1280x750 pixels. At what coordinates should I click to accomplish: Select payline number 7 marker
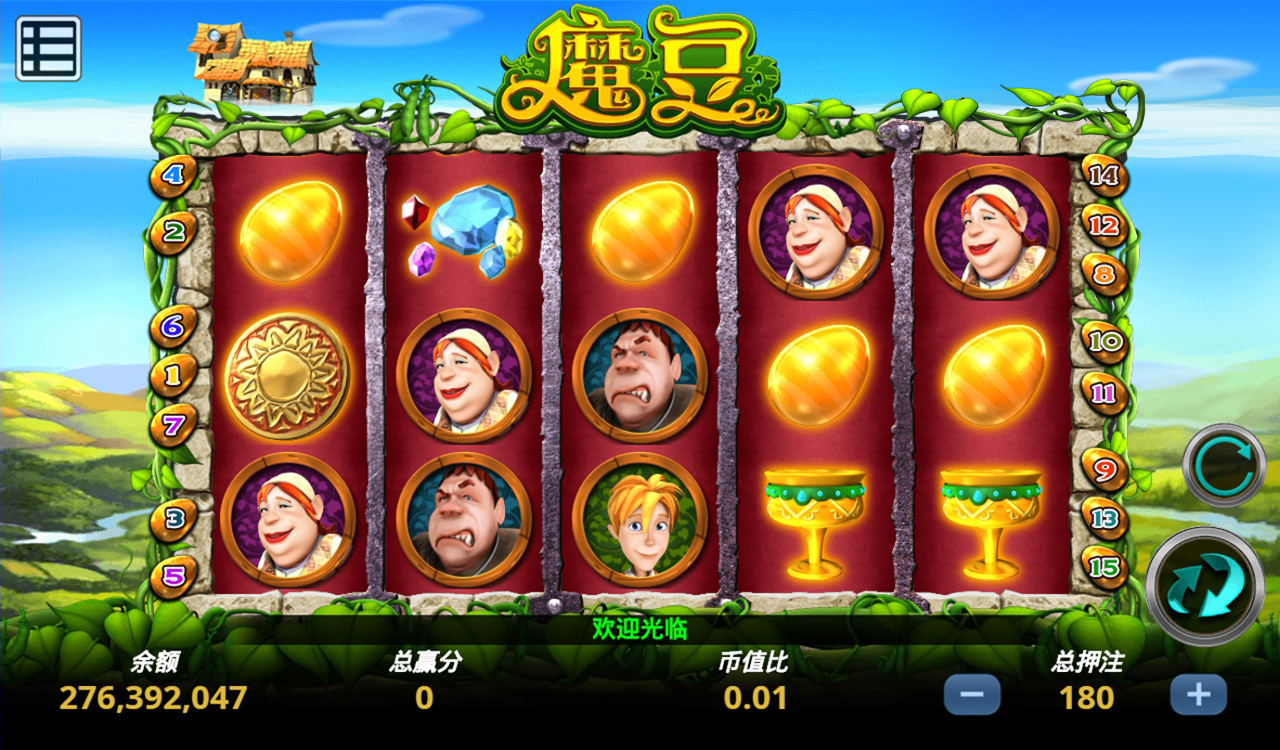pyautogui.click(x=173, y=426)
